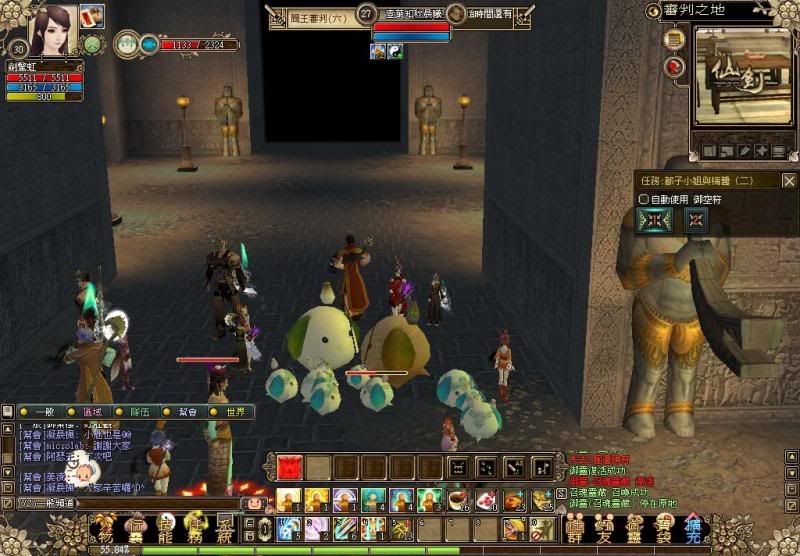
Task: Close the quest tracker panel
Action: [x=788, y=181]
